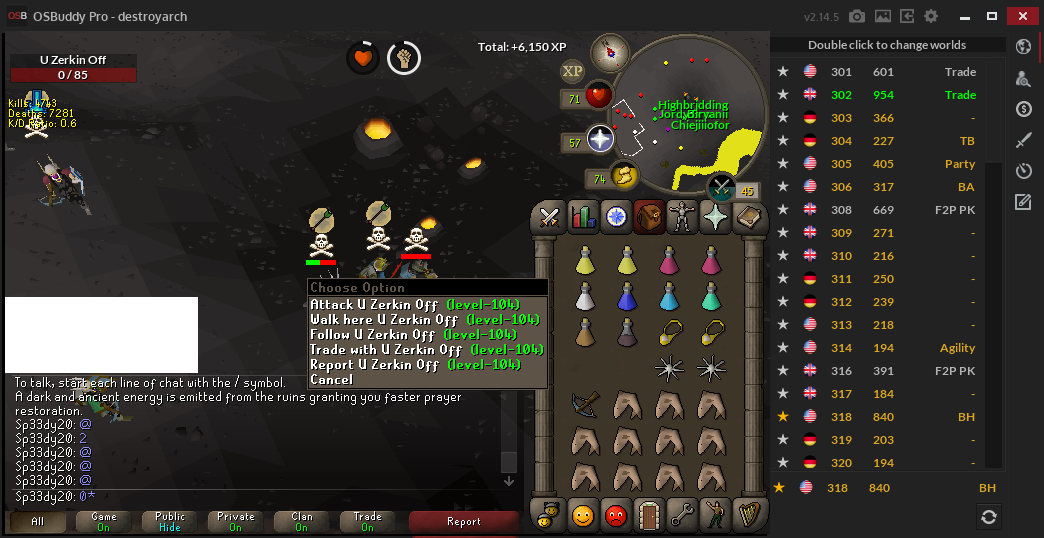
Task: Toggle the Public chat filter
Action: [170, 521]
